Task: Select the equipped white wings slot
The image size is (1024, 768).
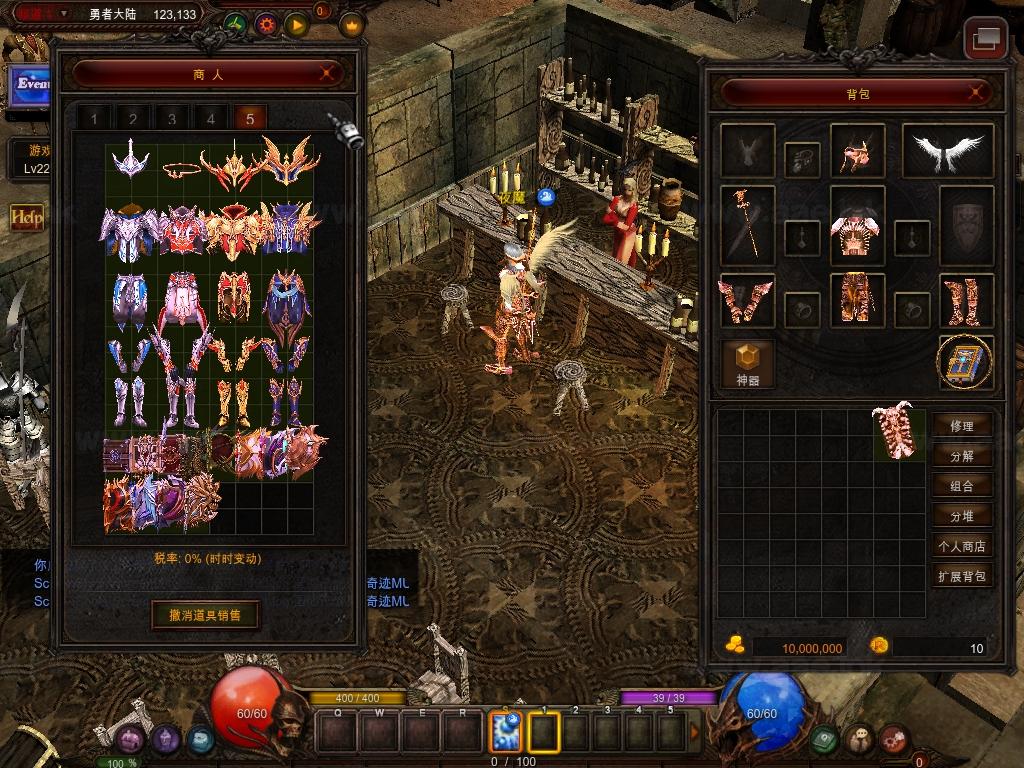Action: click(x=947, y=151)
